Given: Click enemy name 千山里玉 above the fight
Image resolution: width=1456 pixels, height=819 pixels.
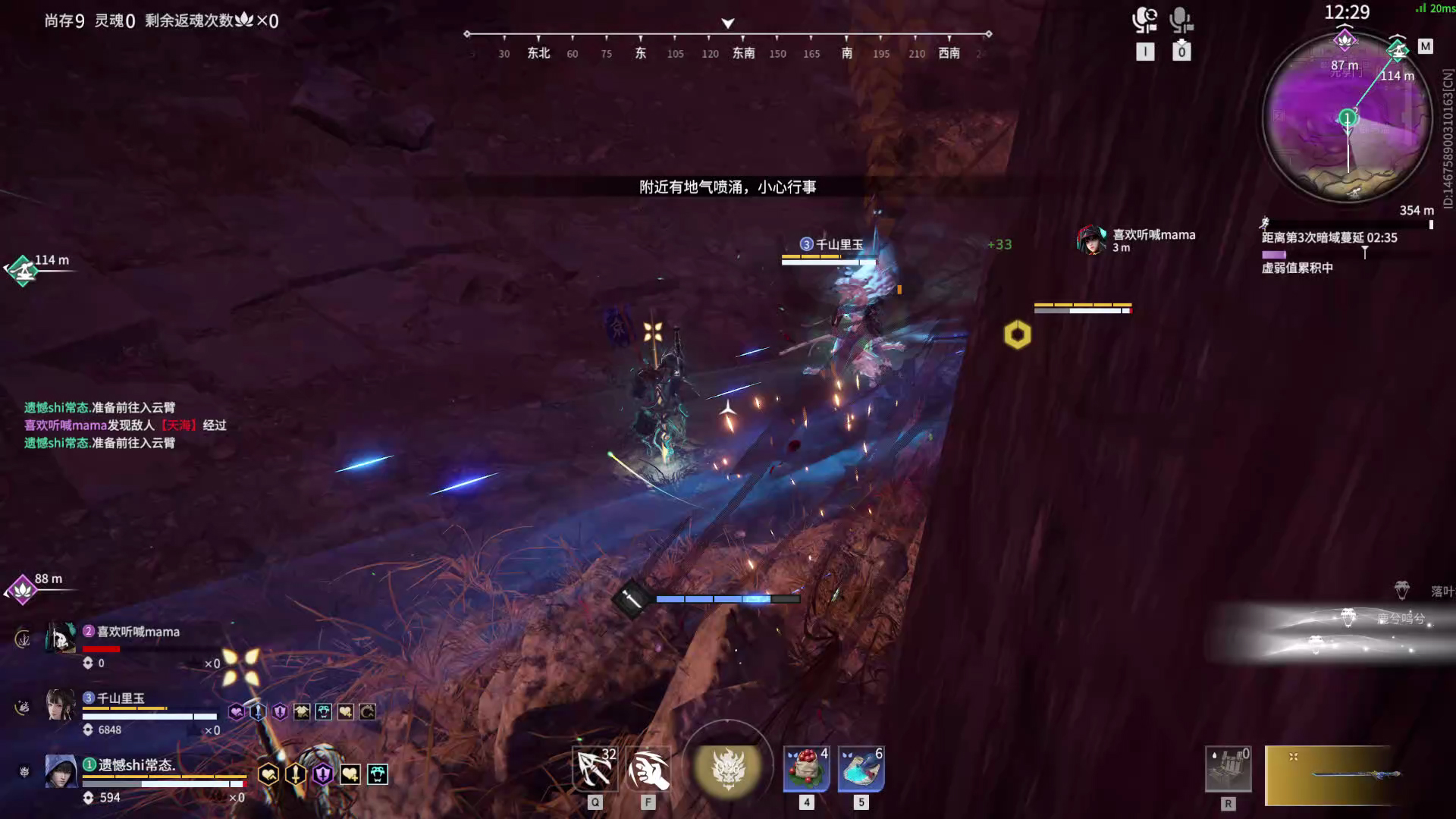Looking at the screenshot, I should click(x=834, y=243).
